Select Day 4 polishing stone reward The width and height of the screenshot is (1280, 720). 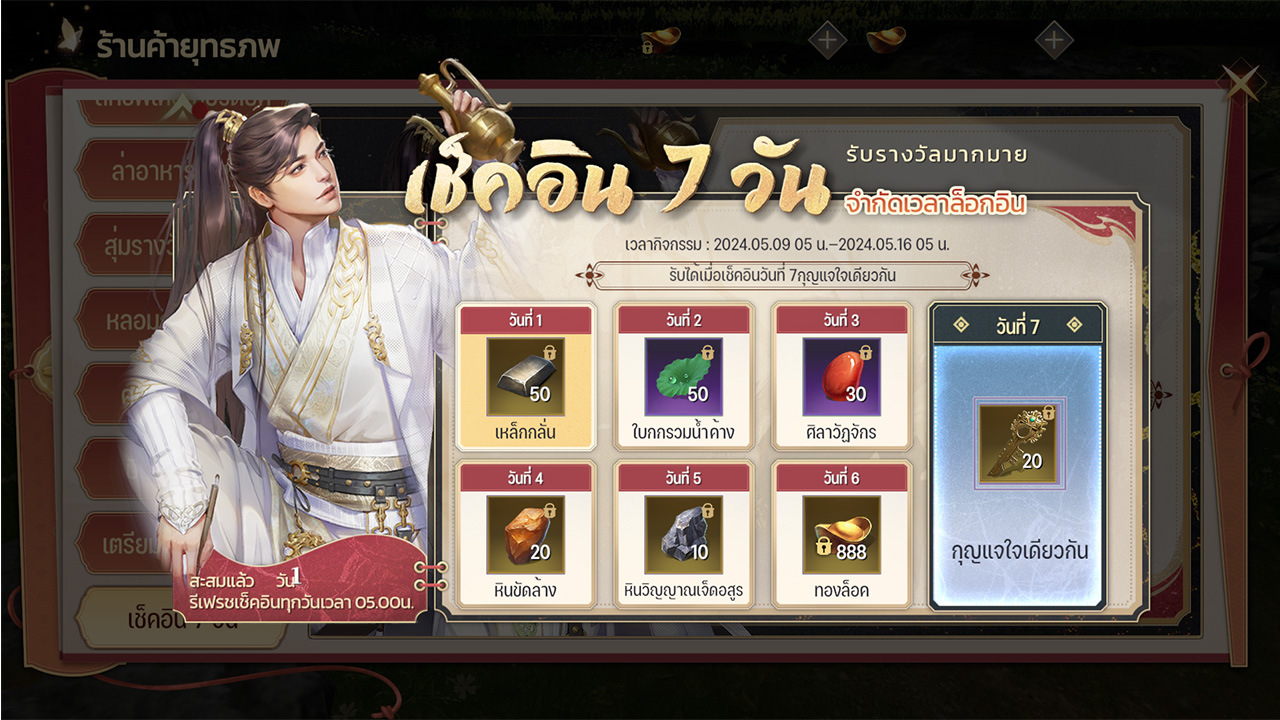pyautogui.click(x=525, y=534)
